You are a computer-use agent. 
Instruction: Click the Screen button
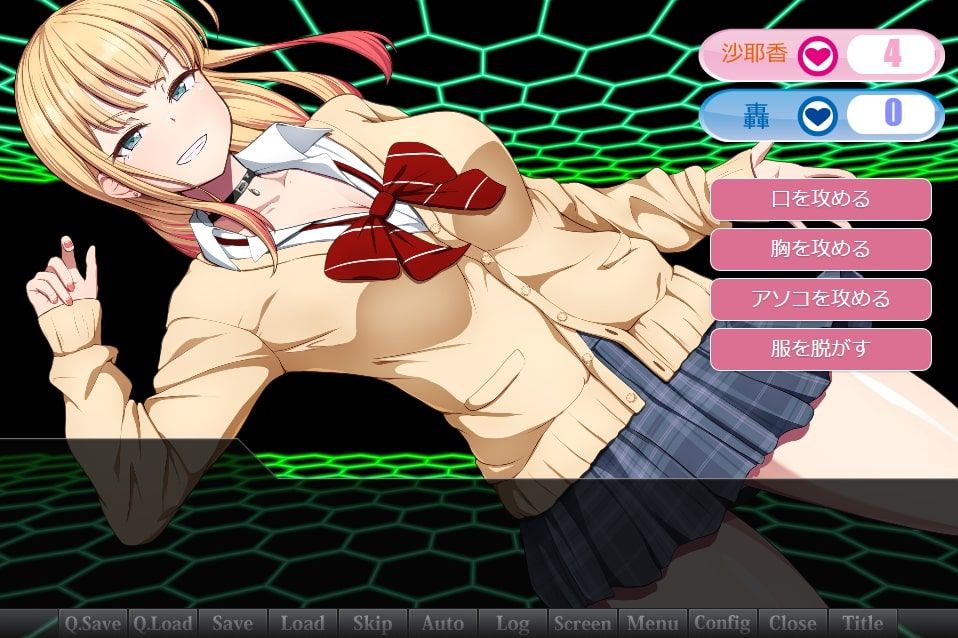click(x=582, y=623)
